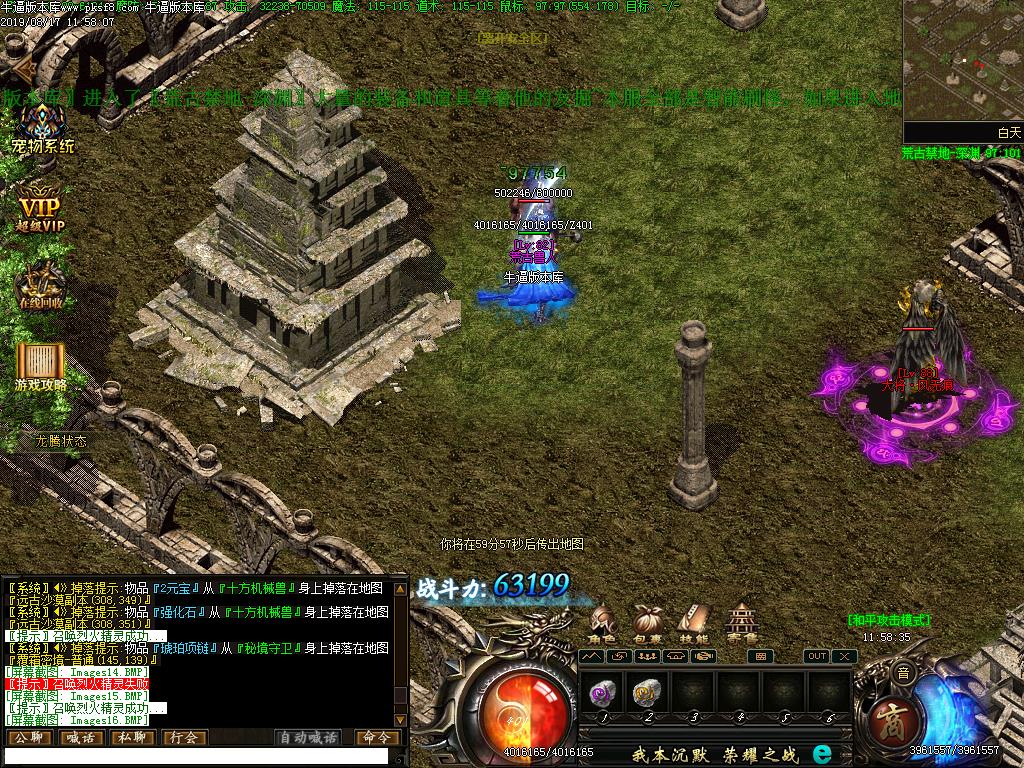Collapse the left side menu arrow
The height and width of the screenshot is (768, 1024).
(17, 68)
